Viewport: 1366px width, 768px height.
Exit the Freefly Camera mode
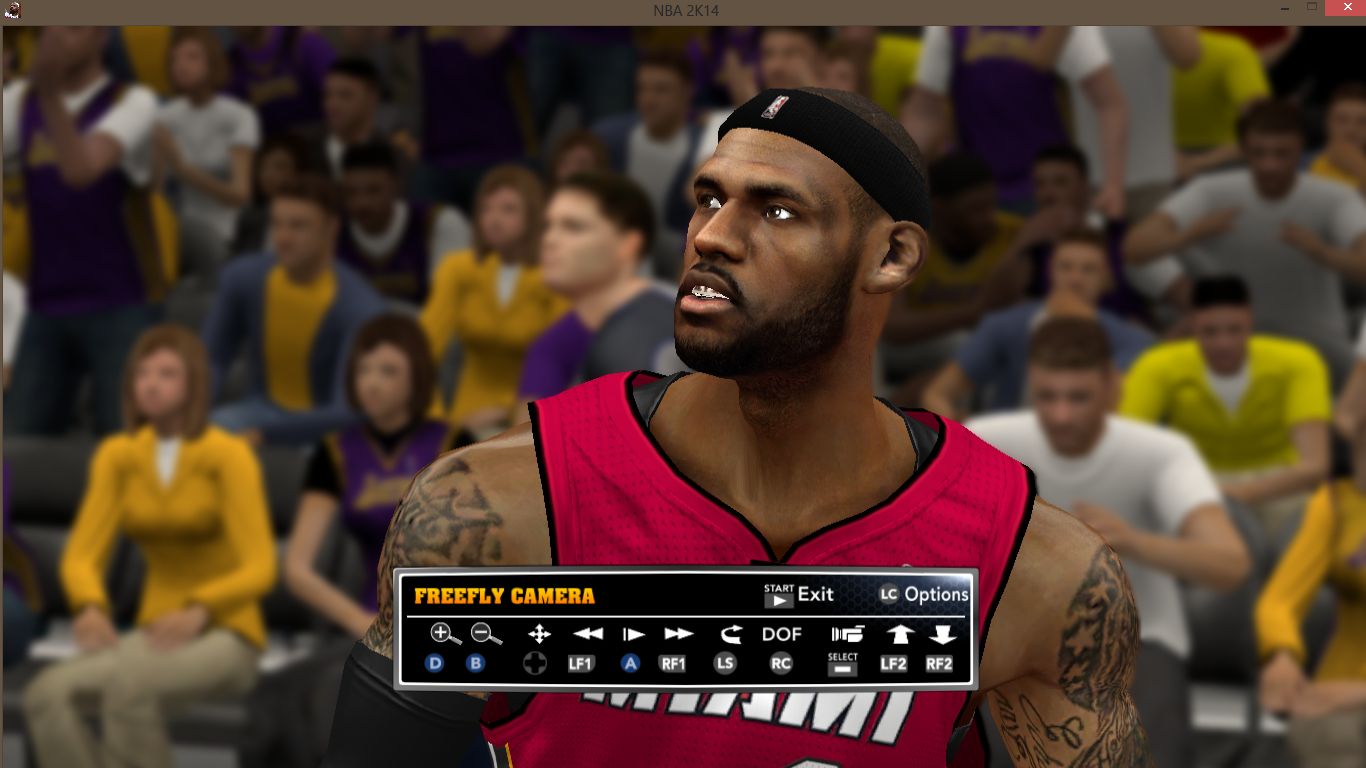[798, 594]
